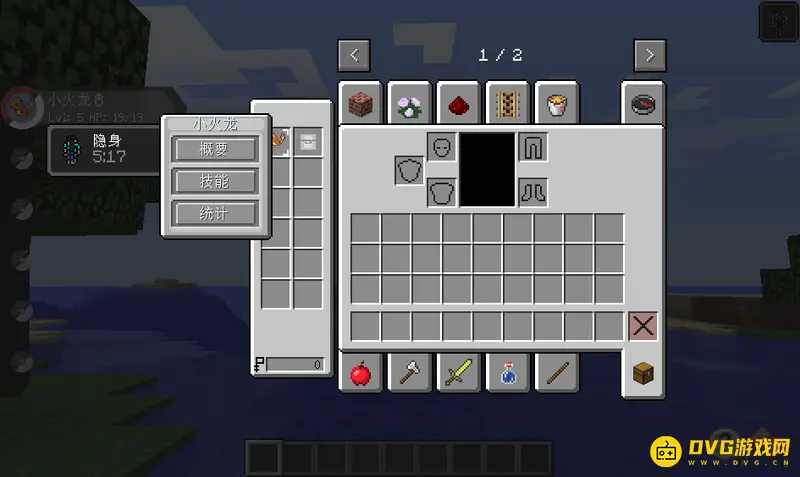Screen dimensions: 800x477
Task: Switch to the lava bucket Miscellaneous tab
Action: tap(556, 103)
